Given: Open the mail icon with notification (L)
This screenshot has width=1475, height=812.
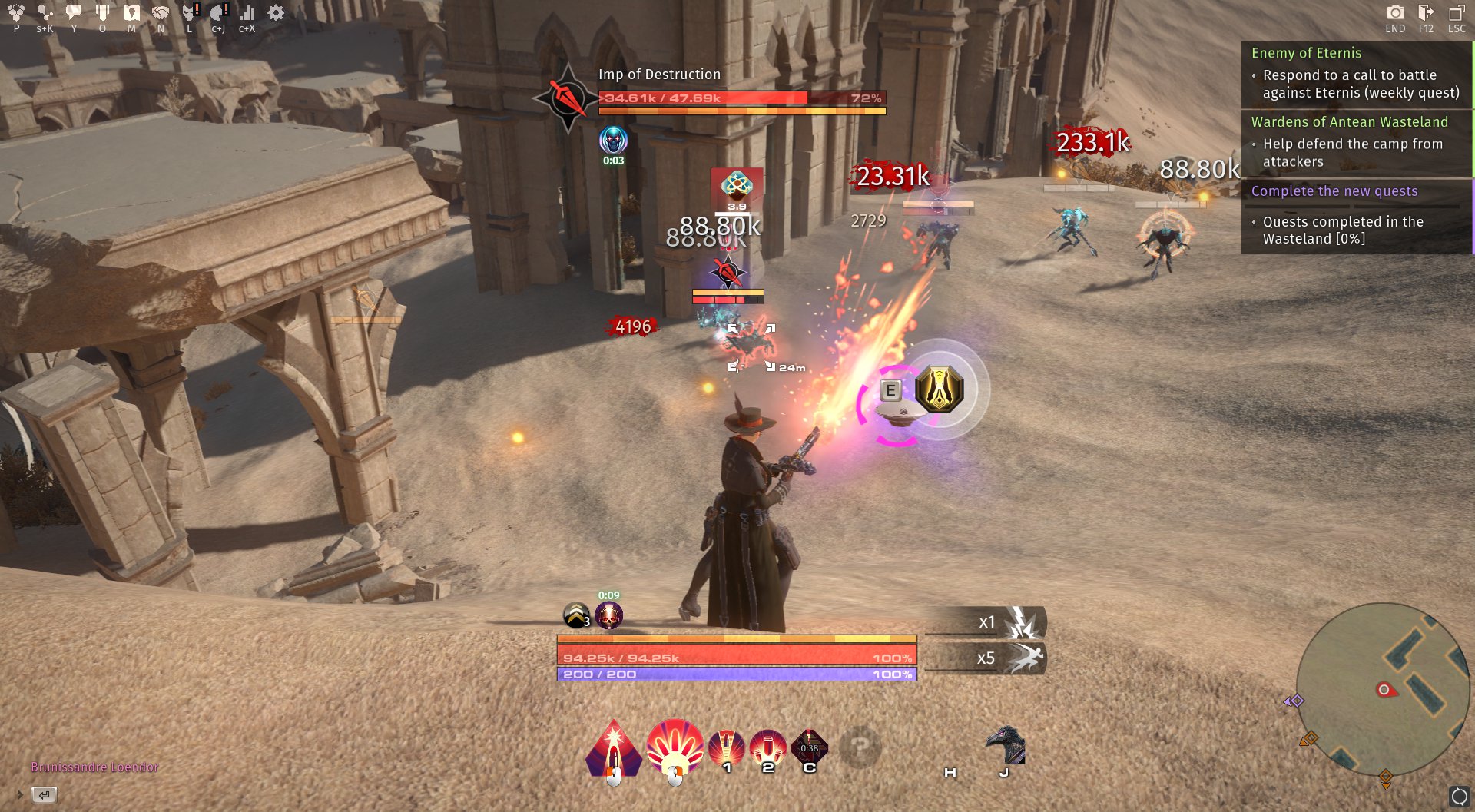Looking at the screenshot, I should 189,12.
